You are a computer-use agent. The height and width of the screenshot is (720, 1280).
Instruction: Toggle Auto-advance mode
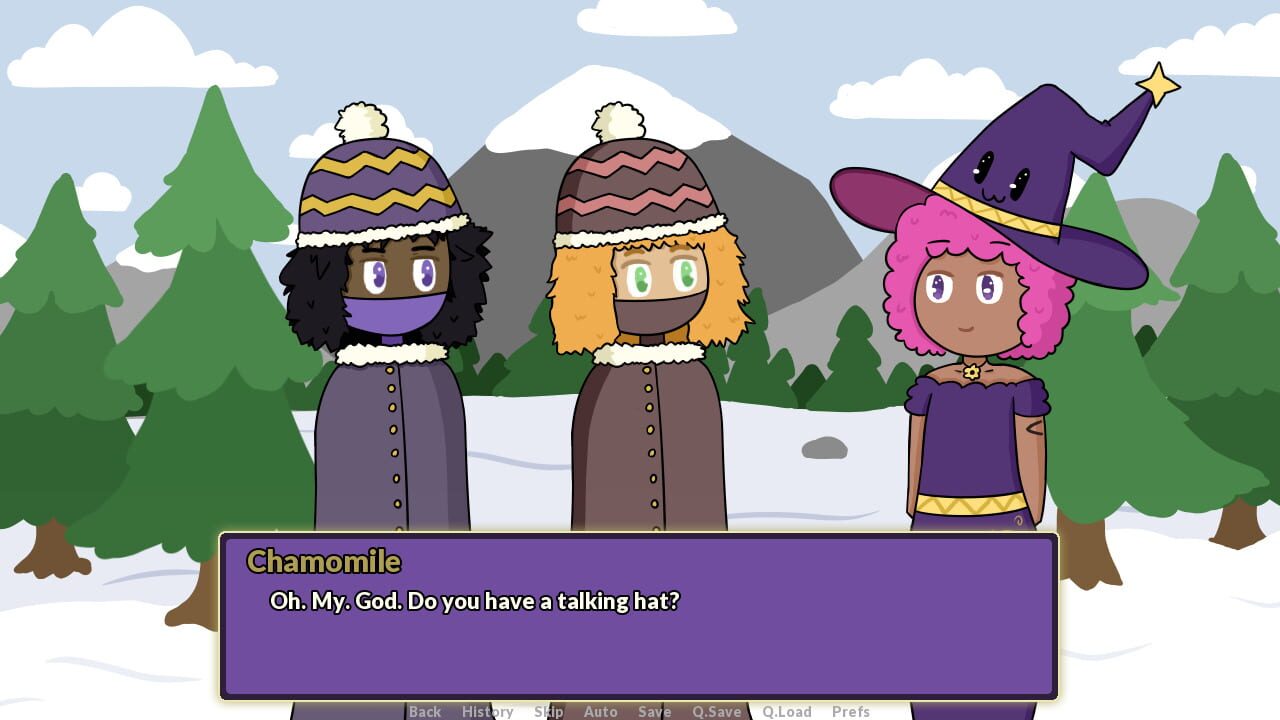point(601,712)
